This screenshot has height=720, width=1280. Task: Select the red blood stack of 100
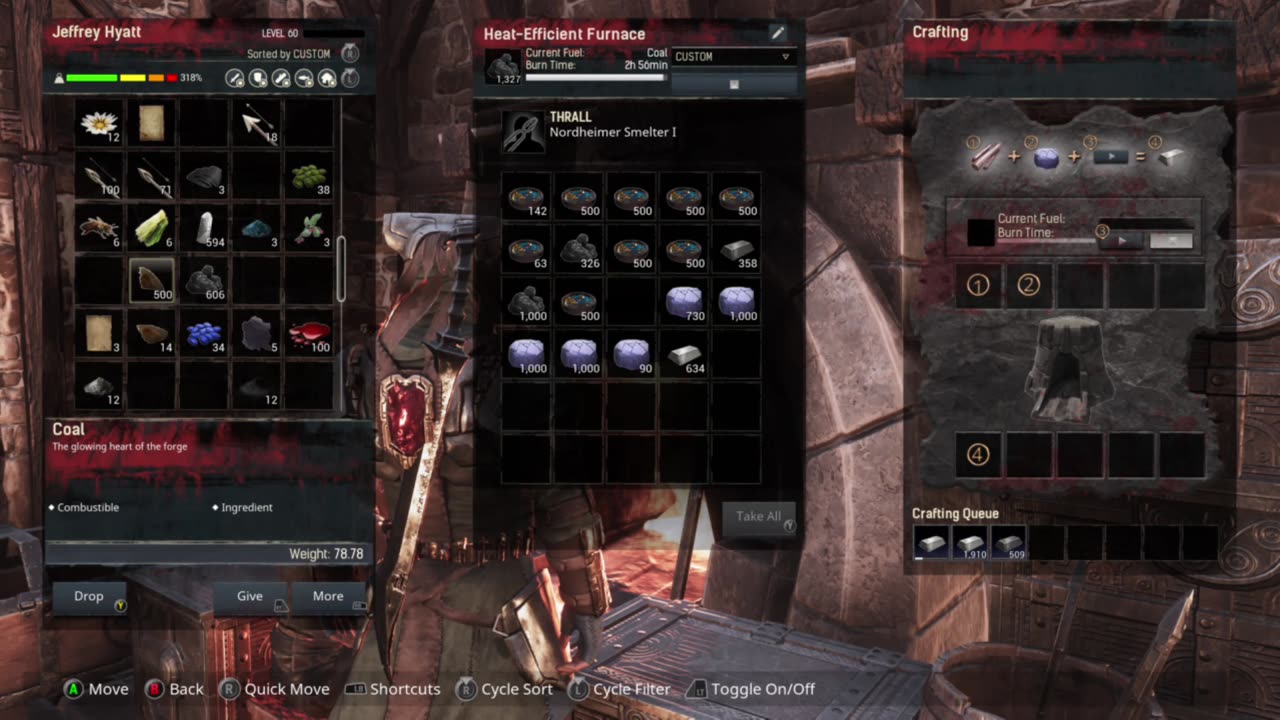click(310, 334)
